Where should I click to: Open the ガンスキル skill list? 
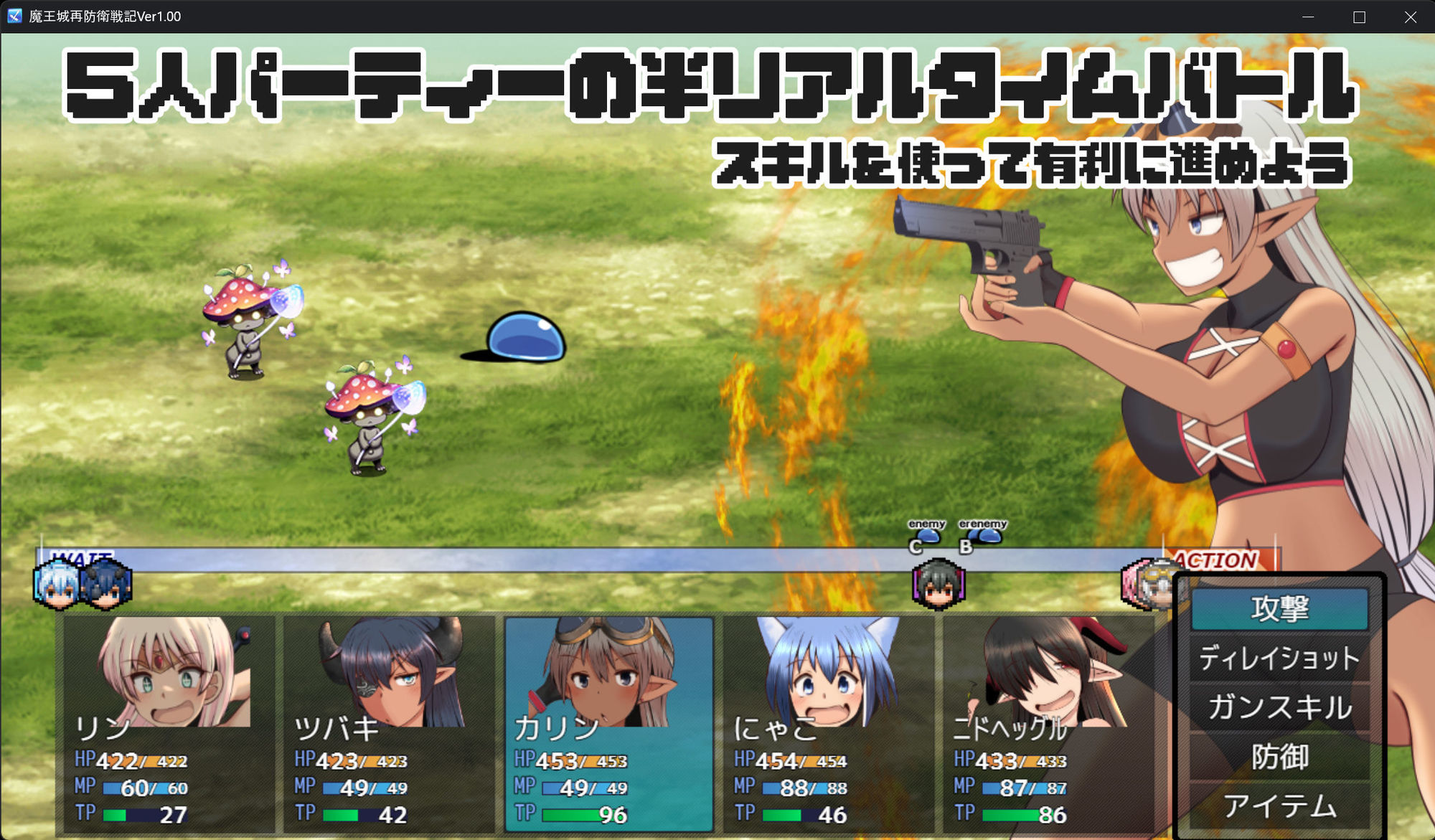(x=1279, y=707)
